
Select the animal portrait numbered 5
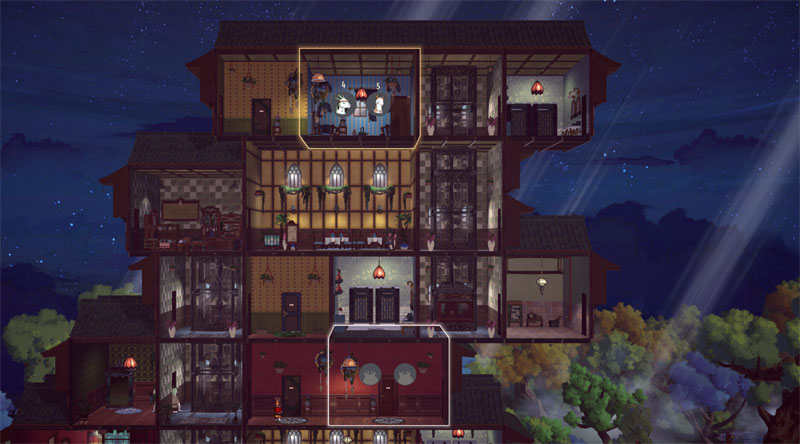click(x=381, y=103)
